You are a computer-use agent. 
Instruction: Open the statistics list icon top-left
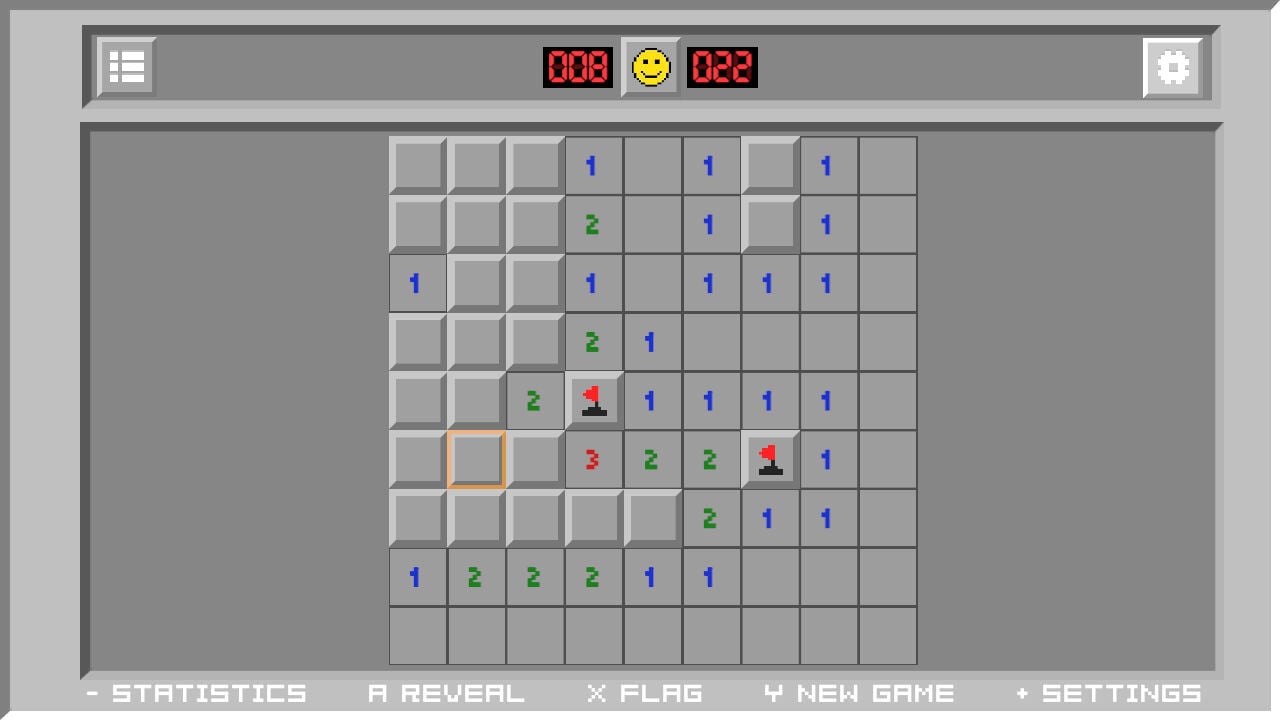coord(124,67)
